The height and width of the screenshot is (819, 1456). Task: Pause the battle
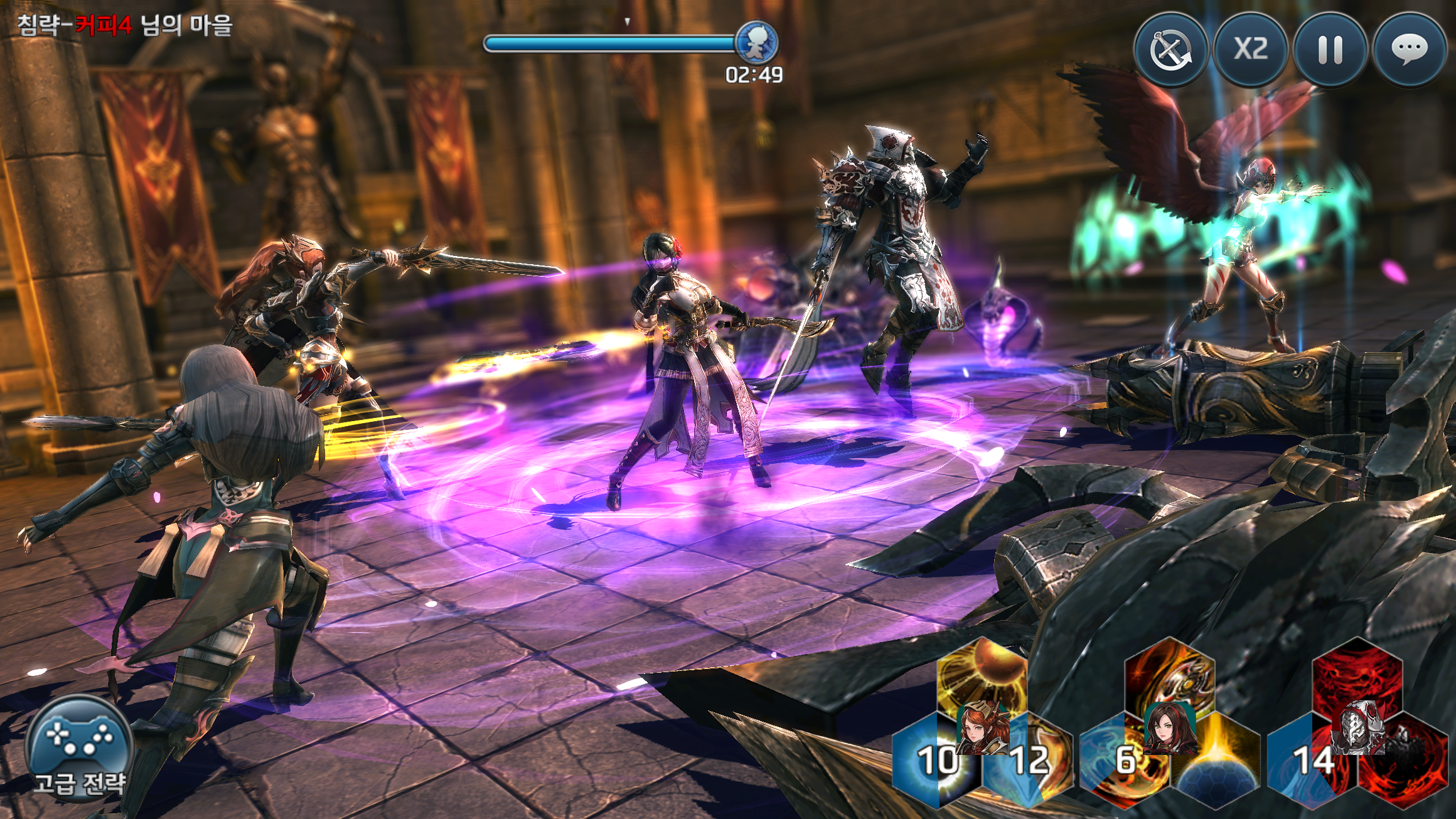click(1330, 50)
